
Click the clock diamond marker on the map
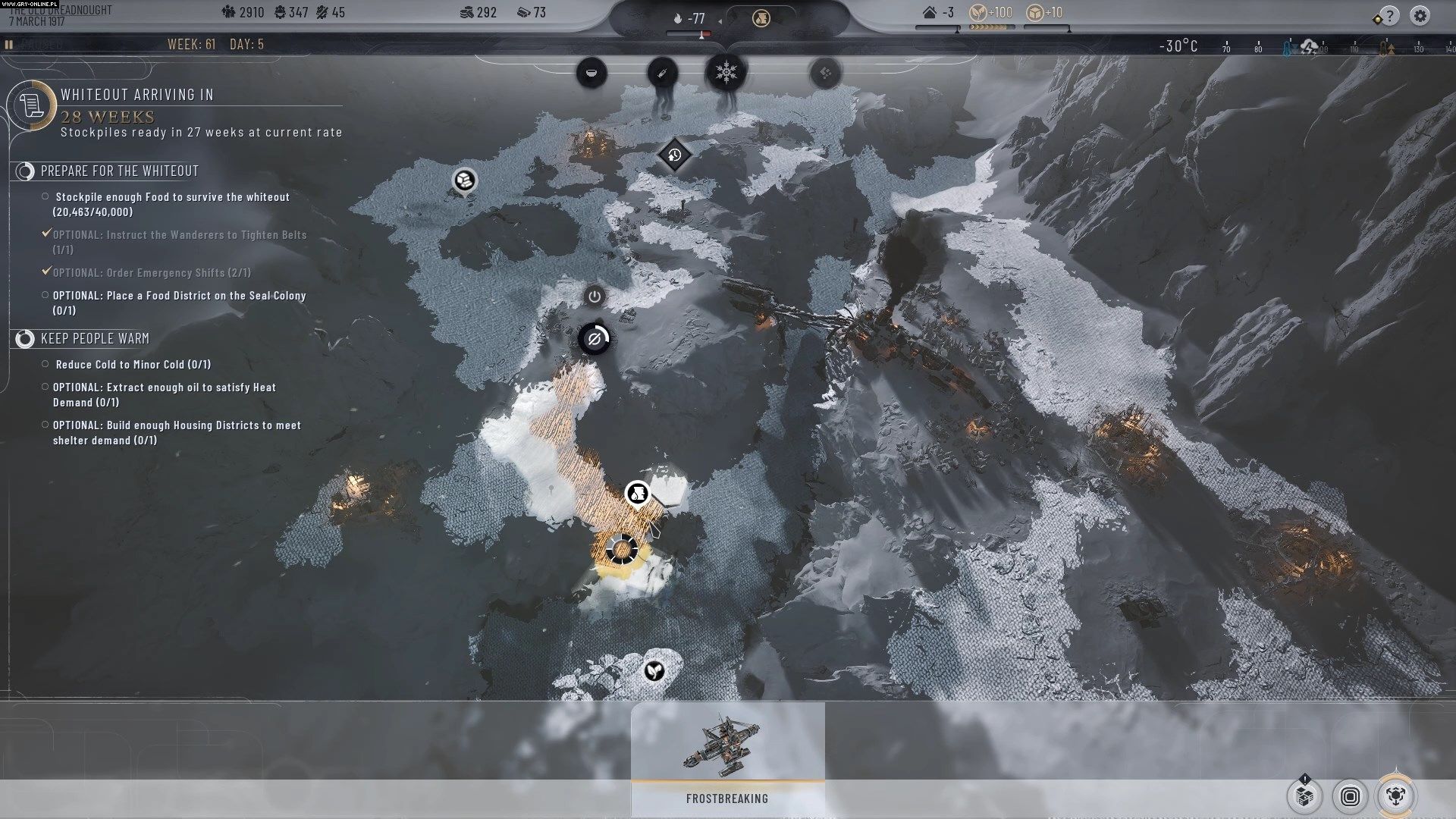click(674, 155)
